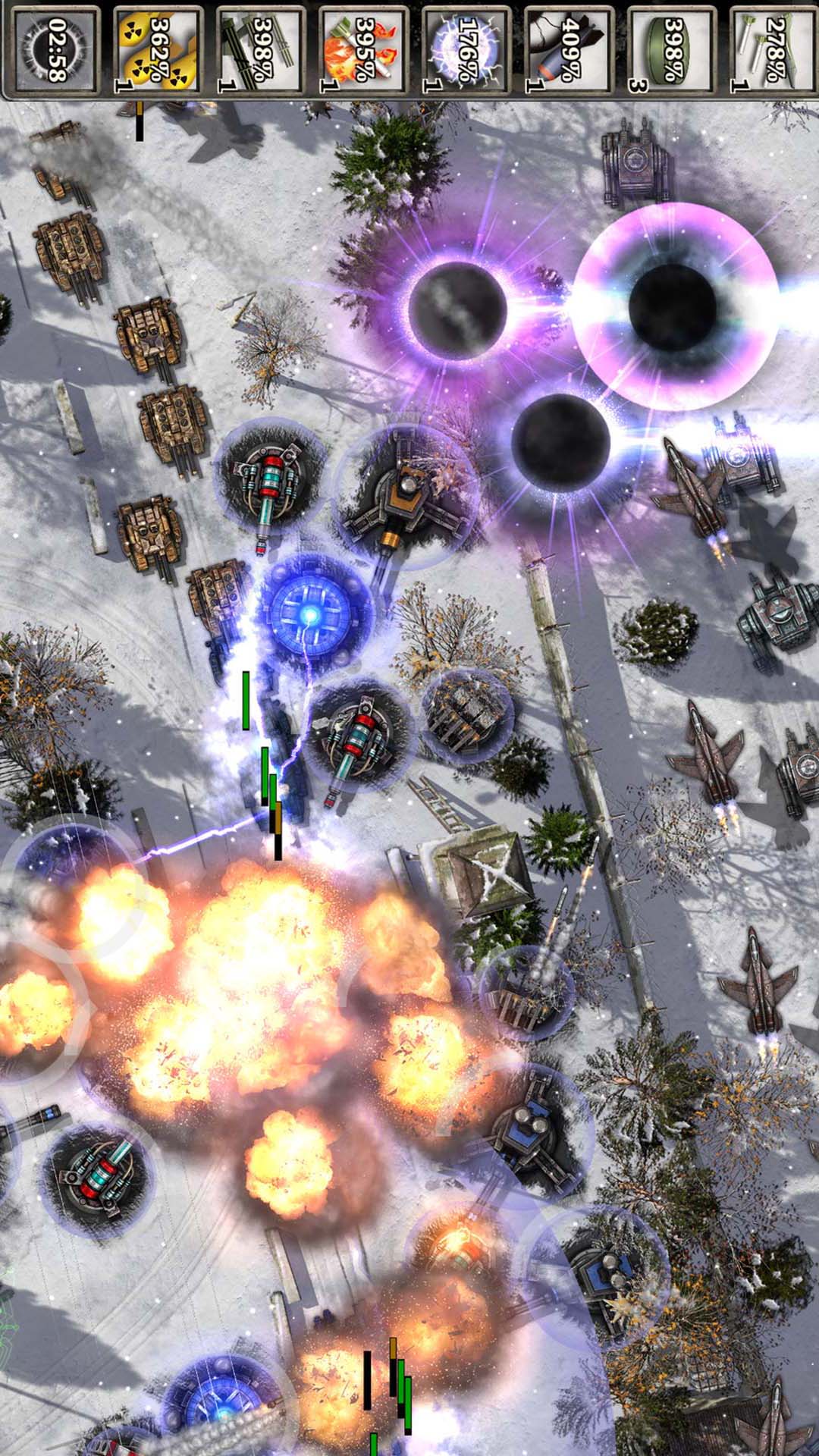Viewport: 819px width, 1456px height.
Task: Activate the nuclear strike ability showing 362%
Action: [158, 50]
